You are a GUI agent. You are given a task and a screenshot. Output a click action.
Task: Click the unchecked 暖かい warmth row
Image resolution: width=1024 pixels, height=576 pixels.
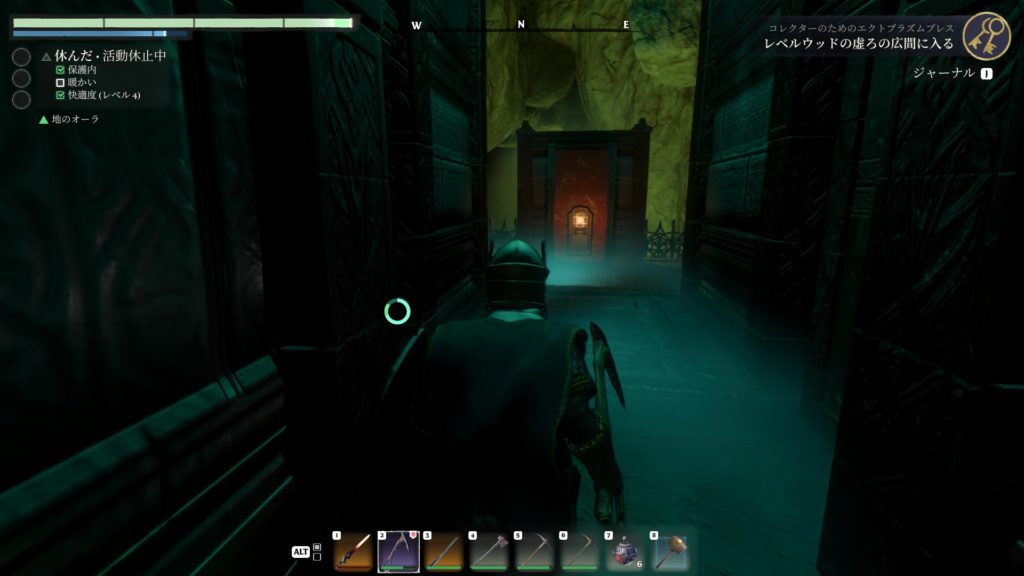point(82,83)
